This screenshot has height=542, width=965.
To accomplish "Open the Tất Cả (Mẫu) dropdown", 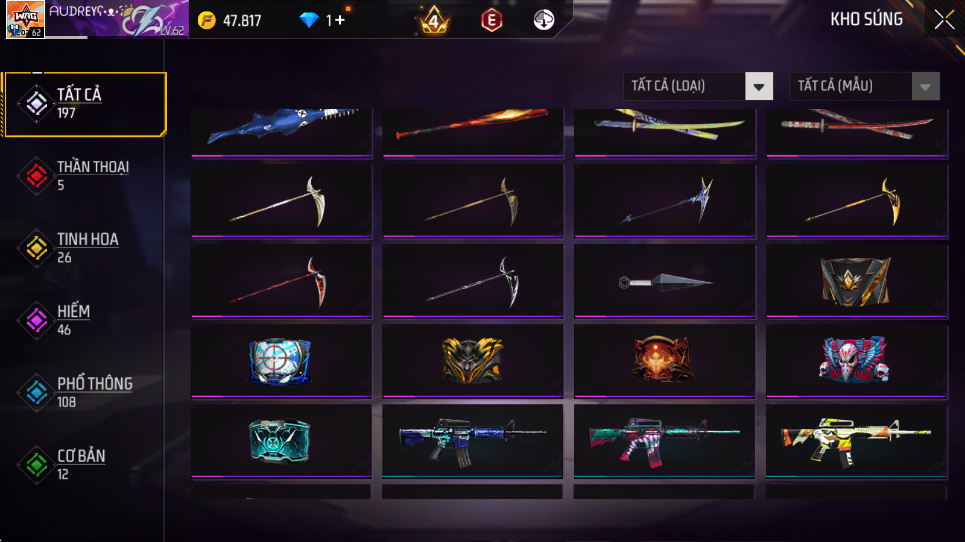I will click(x=864, y=86).
